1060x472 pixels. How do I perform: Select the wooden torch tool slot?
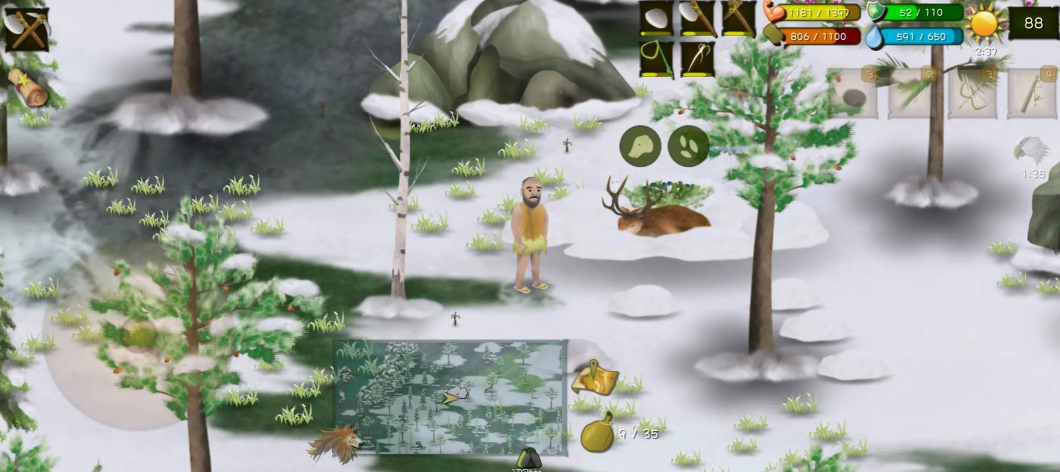(739, 19)
